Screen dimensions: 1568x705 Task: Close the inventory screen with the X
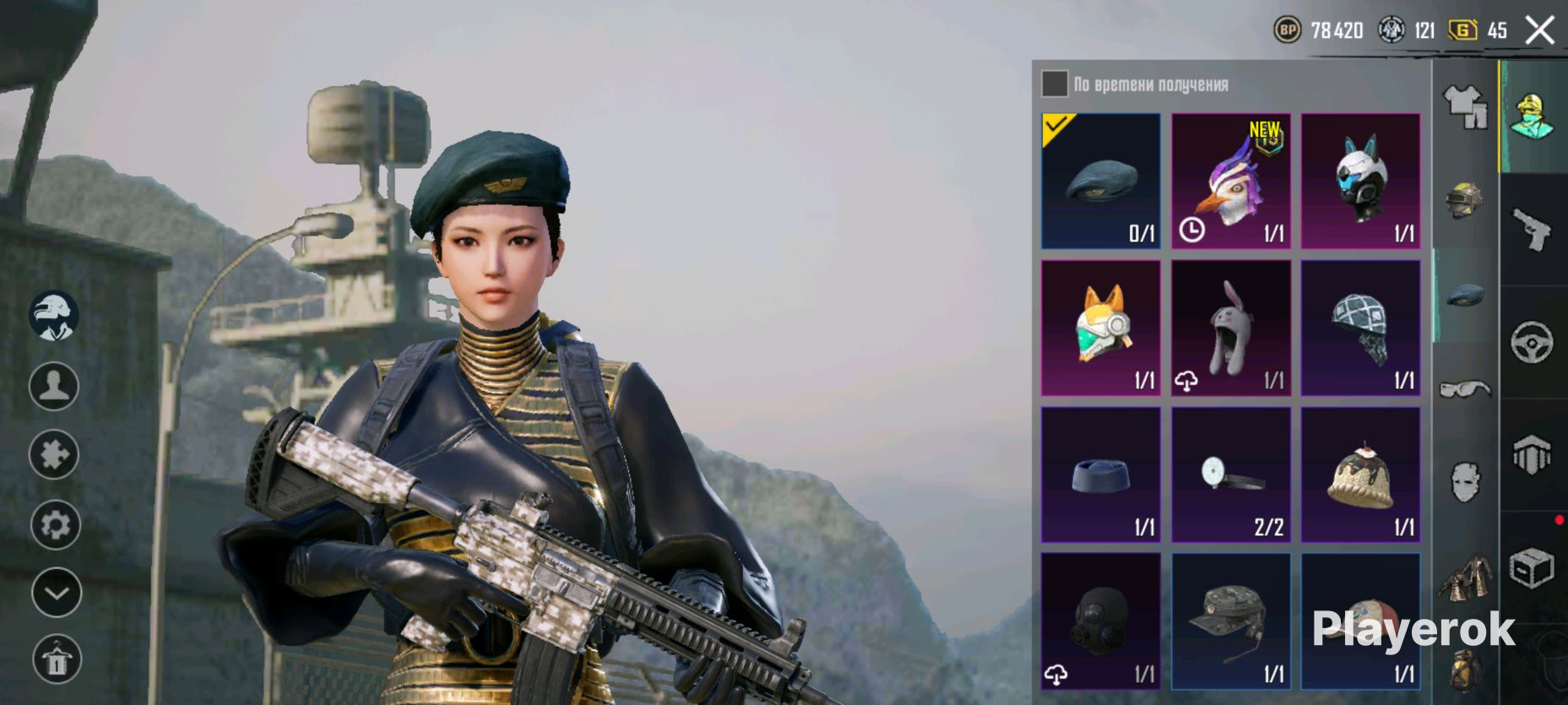tap(1540, 30)
